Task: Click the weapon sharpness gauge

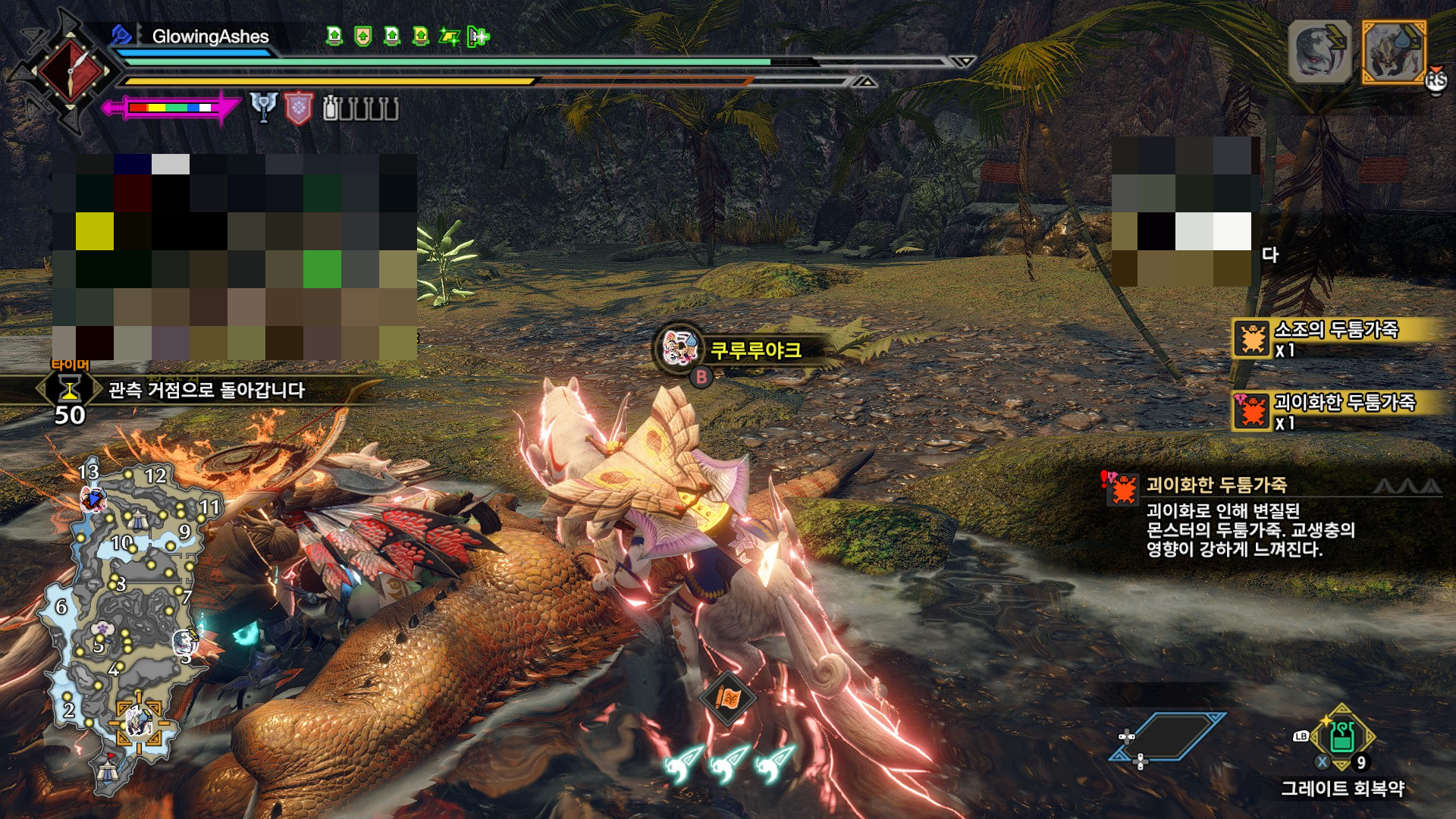Action: pos(171,108)
